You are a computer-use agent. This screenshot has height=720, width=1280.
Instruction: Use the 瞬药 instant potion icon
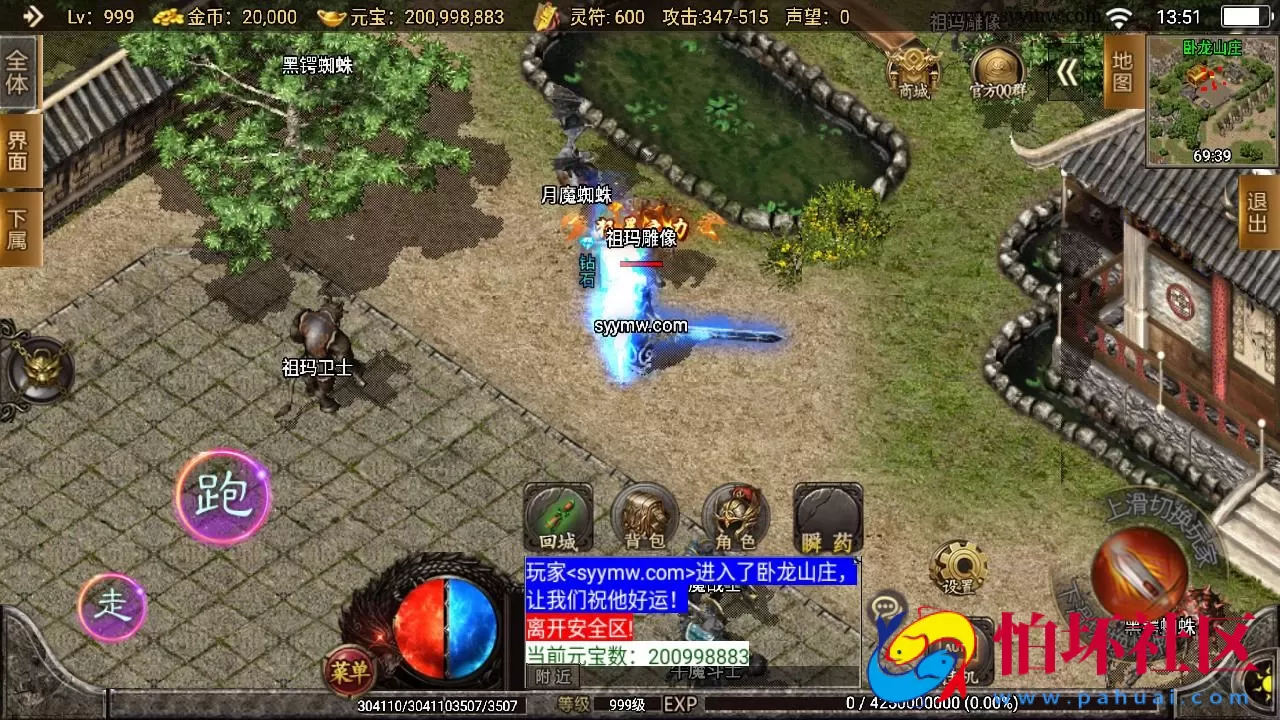826,517
